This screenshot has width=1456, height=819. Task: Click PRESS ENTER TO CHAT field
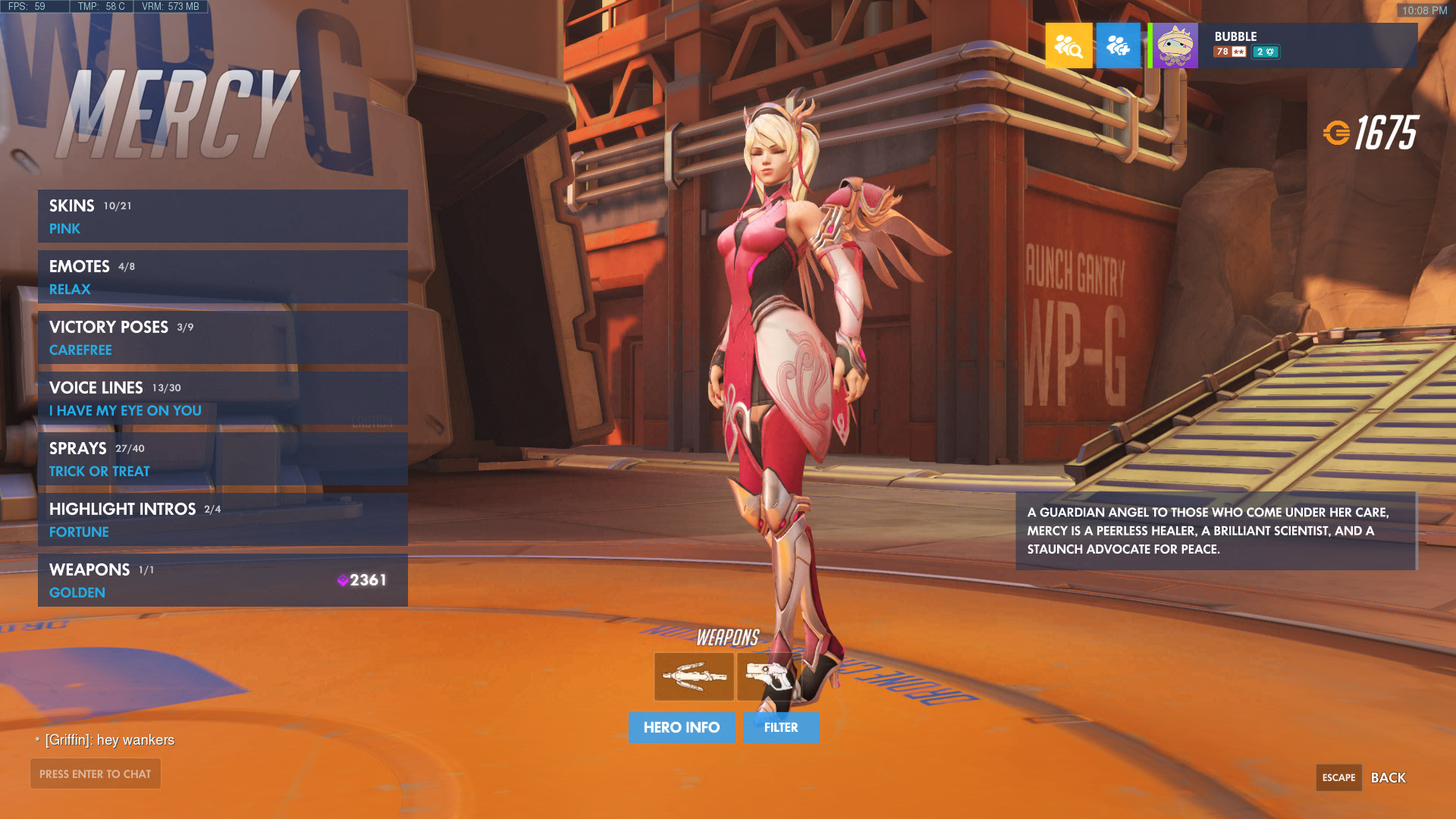95,773
